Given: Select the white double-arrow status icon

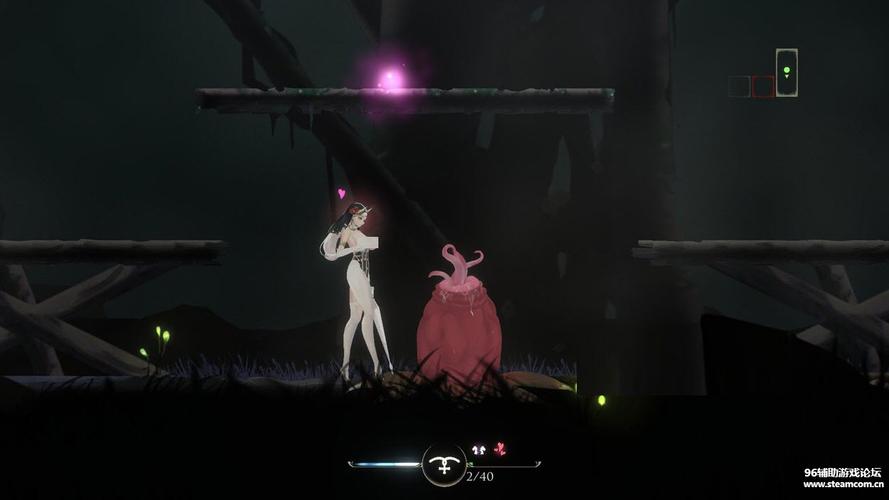Looking at the screenshot, I should click(478, 450).
